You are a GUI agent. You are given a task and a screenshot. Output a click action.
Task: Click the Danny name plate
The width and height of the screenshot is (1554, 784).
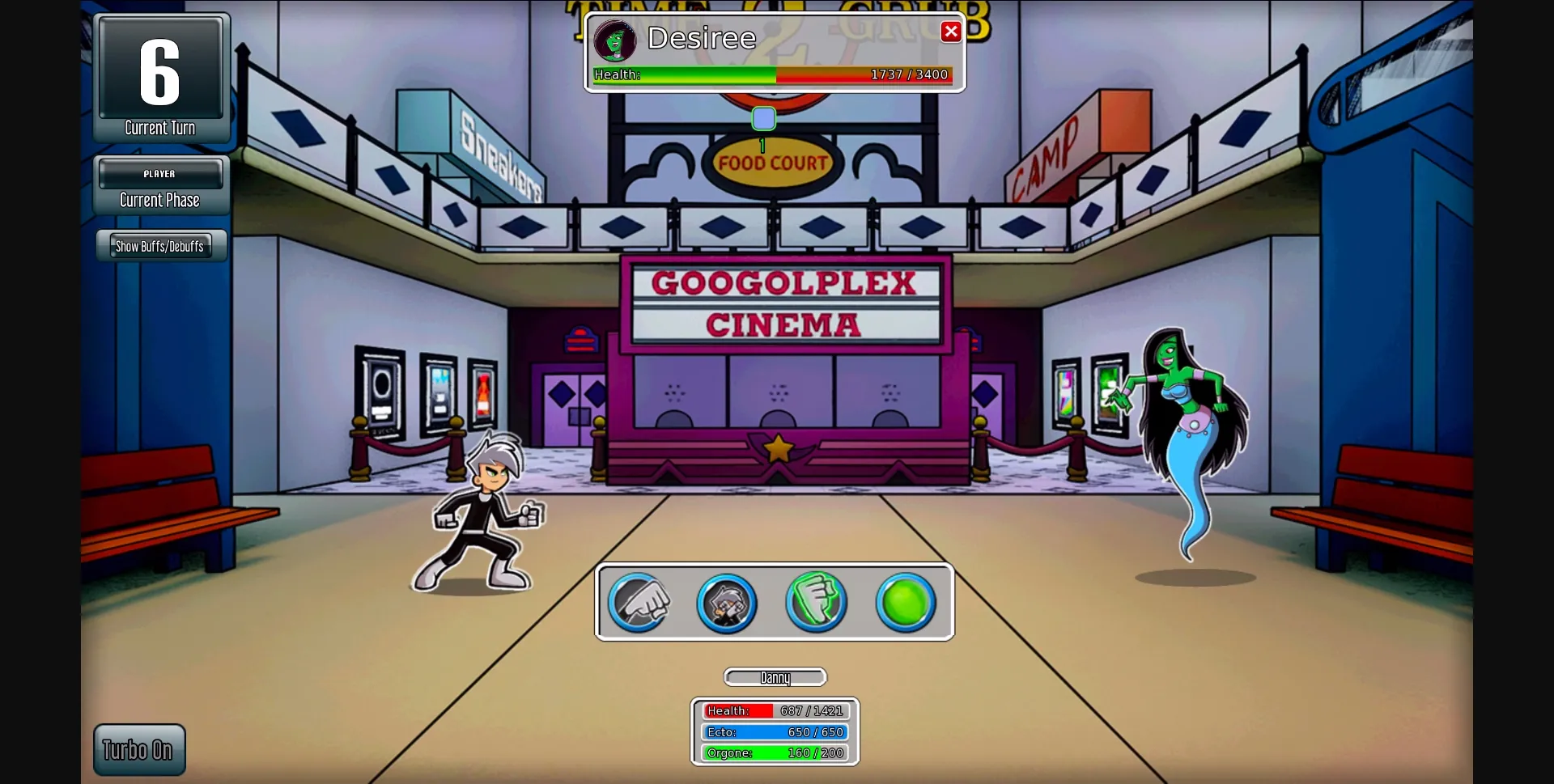pos(775,677)
